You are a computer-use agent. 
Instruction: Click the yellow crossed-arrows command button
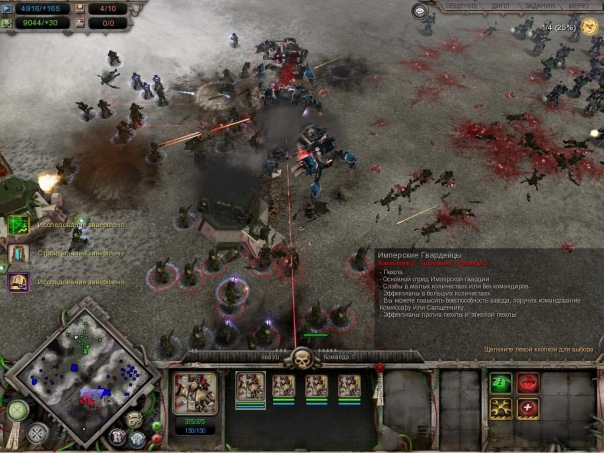(500, 408)
